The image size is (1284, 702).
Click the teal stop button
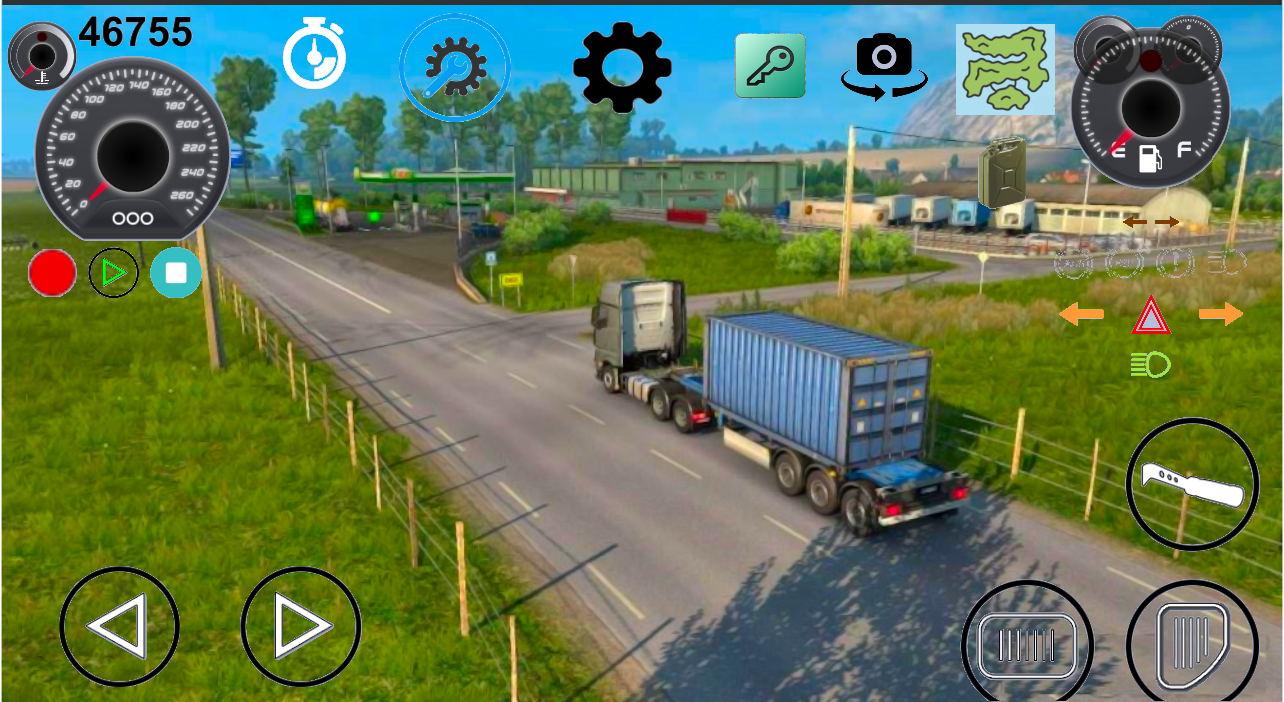pos(176,273)
